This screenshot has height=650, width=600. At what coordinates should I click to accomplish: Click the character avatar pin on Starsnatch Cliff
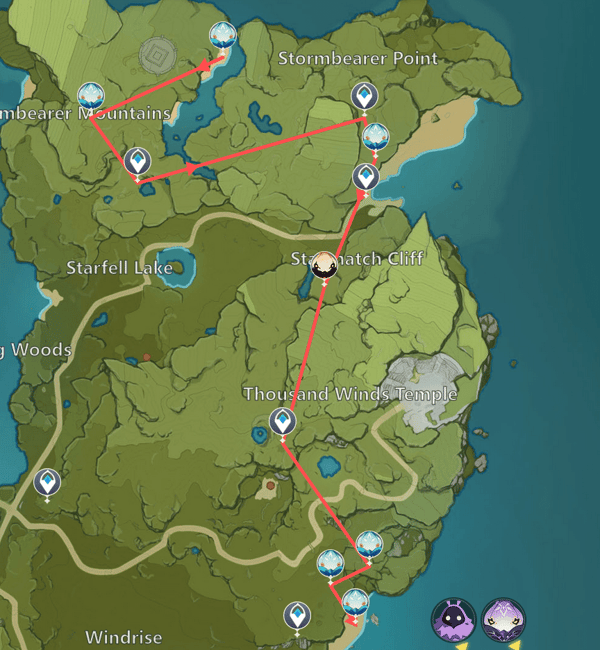[324, 265]
